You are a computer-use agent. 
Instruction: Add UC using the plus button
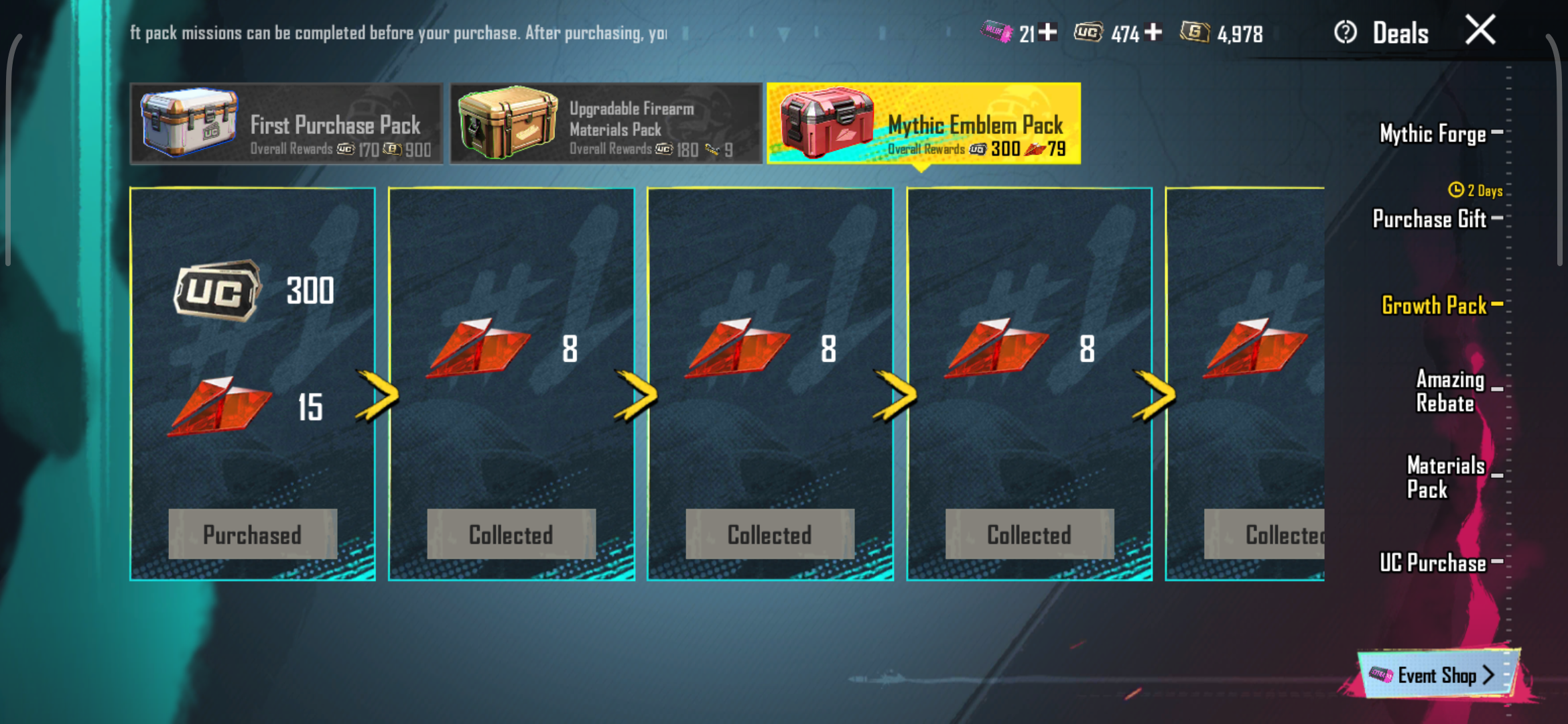pyautogui.click(x=1155, y=32)
